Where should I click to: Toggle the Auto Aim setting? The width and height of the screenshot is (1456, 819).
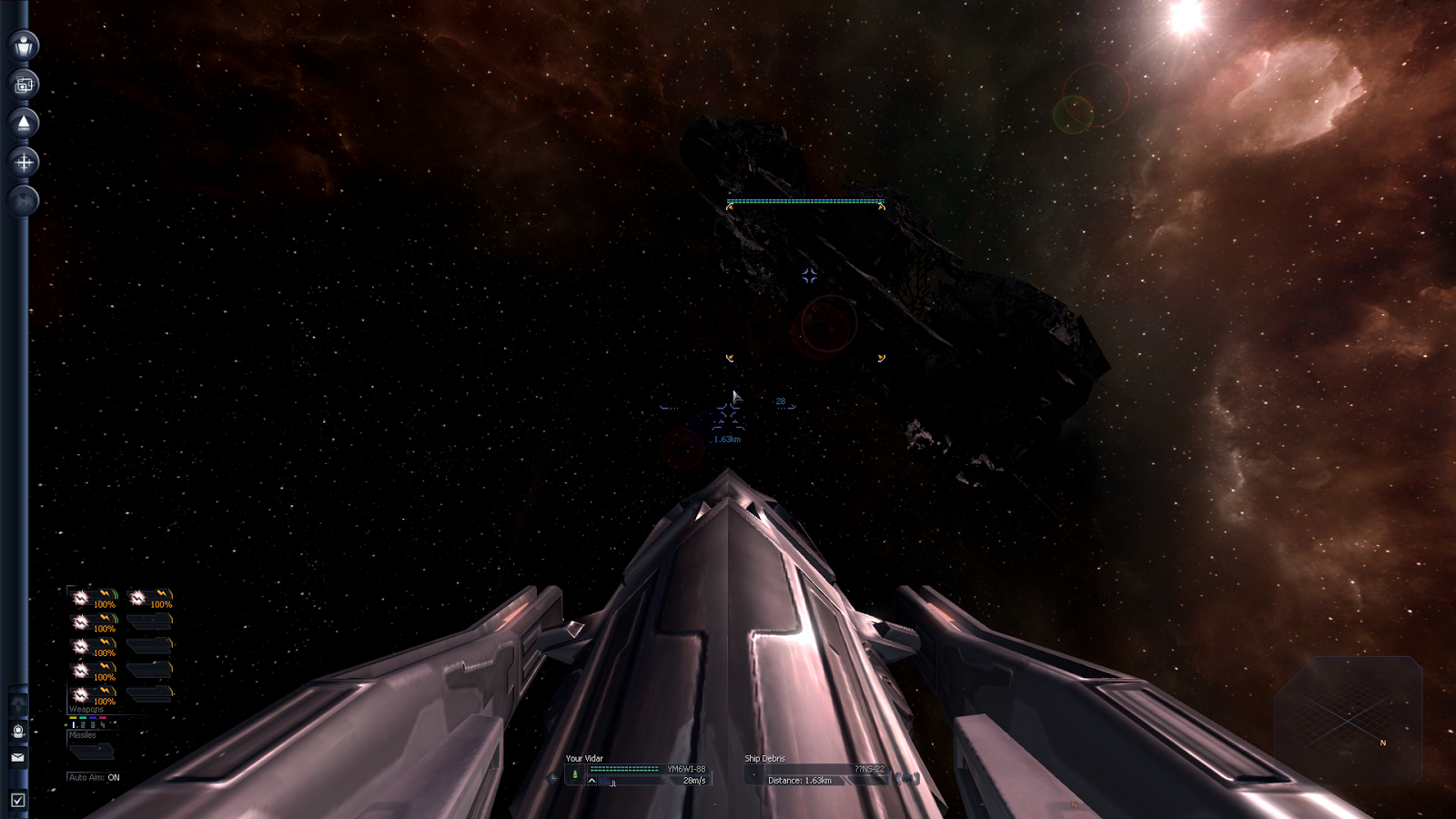click(x=94, y=777)
